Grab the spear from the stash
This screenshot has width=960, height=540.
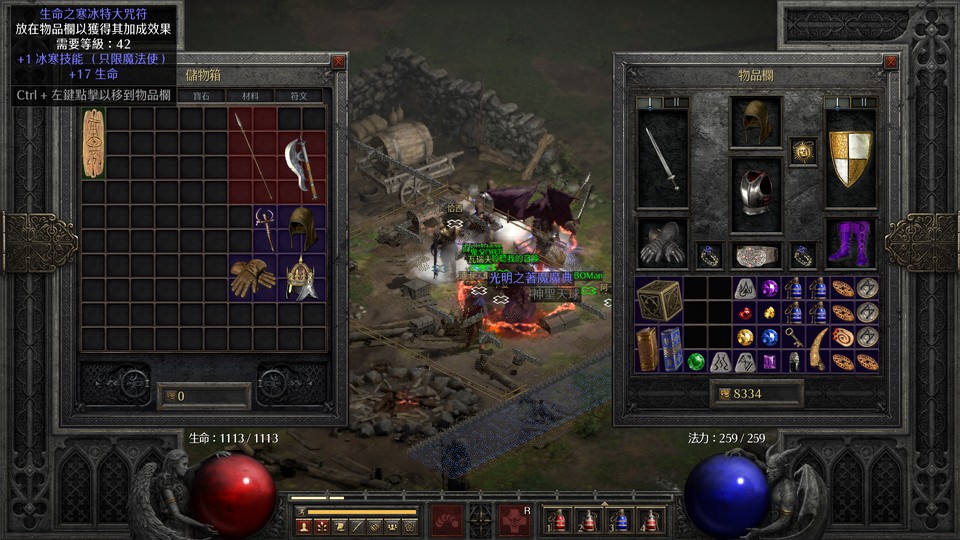pos(252,155)
